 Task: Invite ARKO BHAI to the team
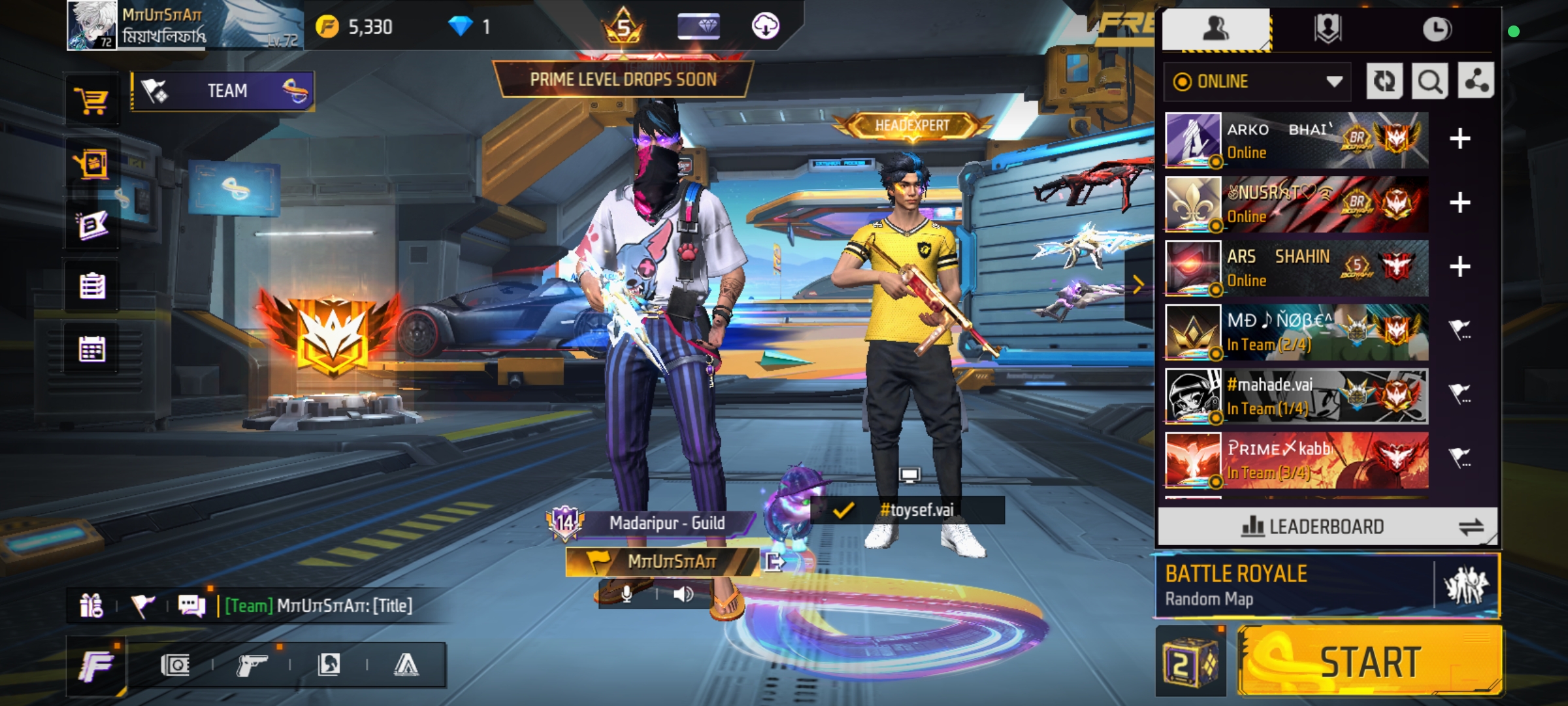pyautogui.click(x=1460, y=139)
